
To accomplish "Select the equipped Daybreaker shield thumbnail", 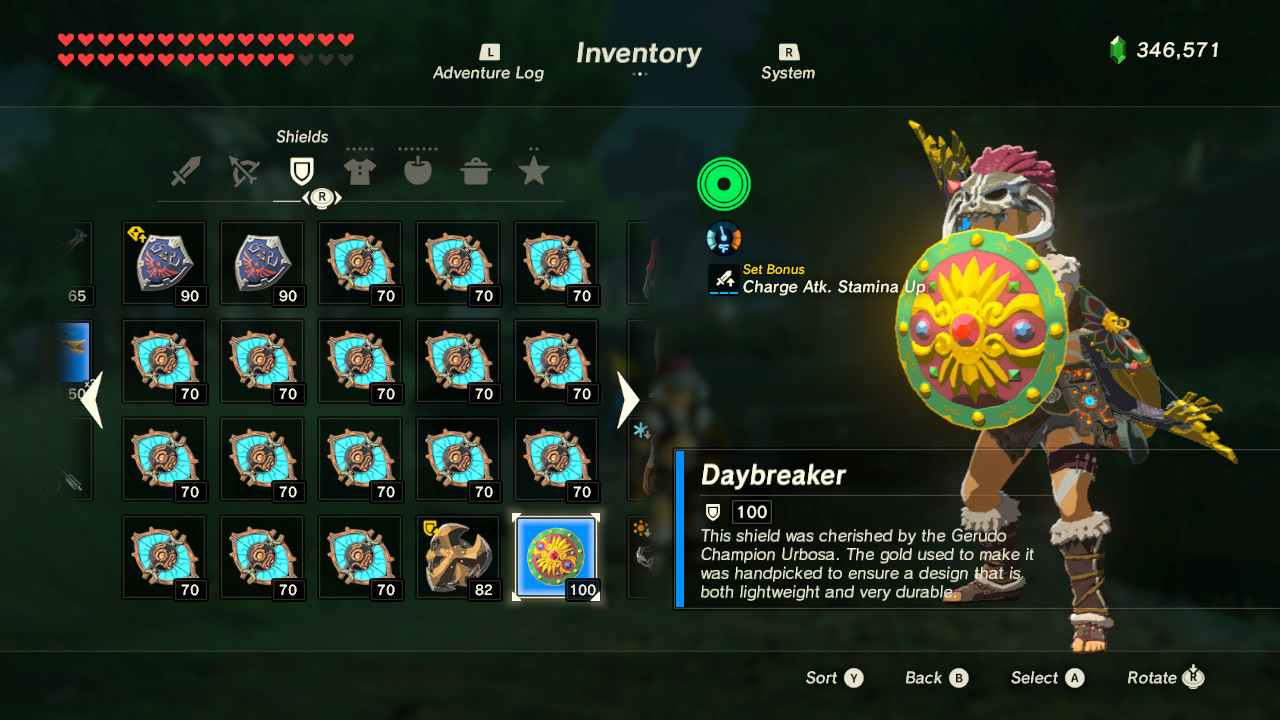I will point(555,557).
